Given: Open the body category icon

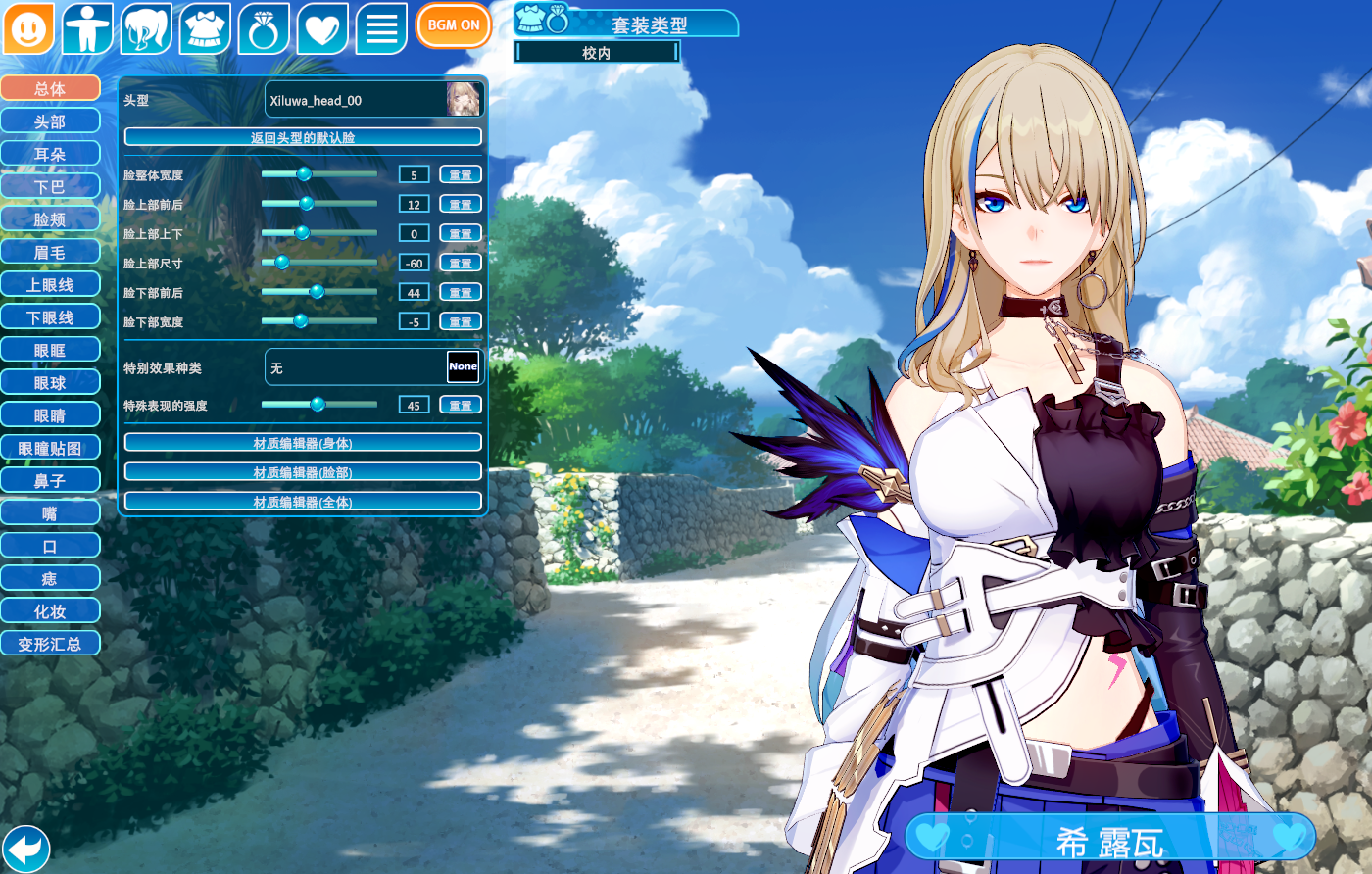Looking at the screenshot, I should (x=87, y=28).
